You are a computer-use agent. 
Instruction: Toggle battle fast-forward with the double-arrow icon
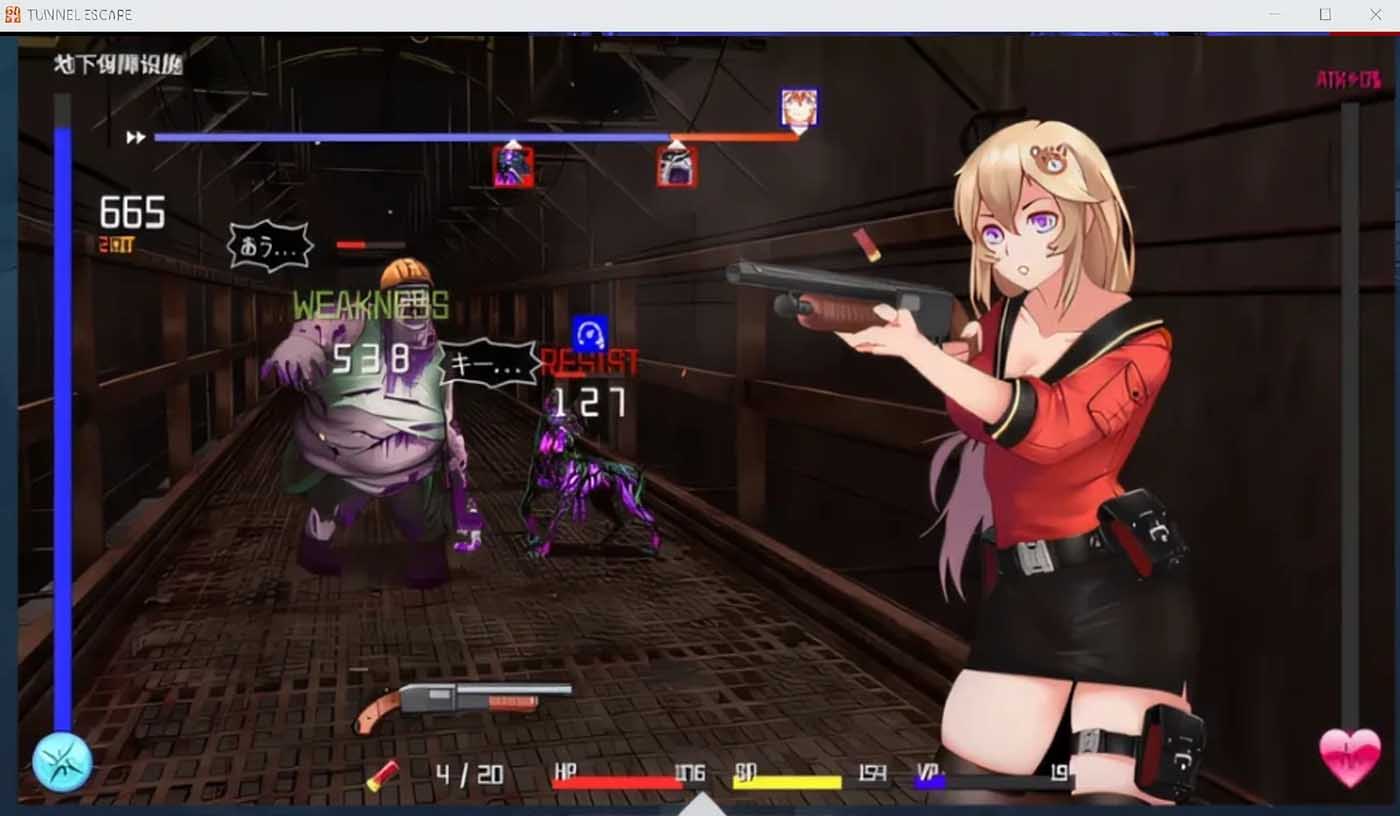(134, 138)
